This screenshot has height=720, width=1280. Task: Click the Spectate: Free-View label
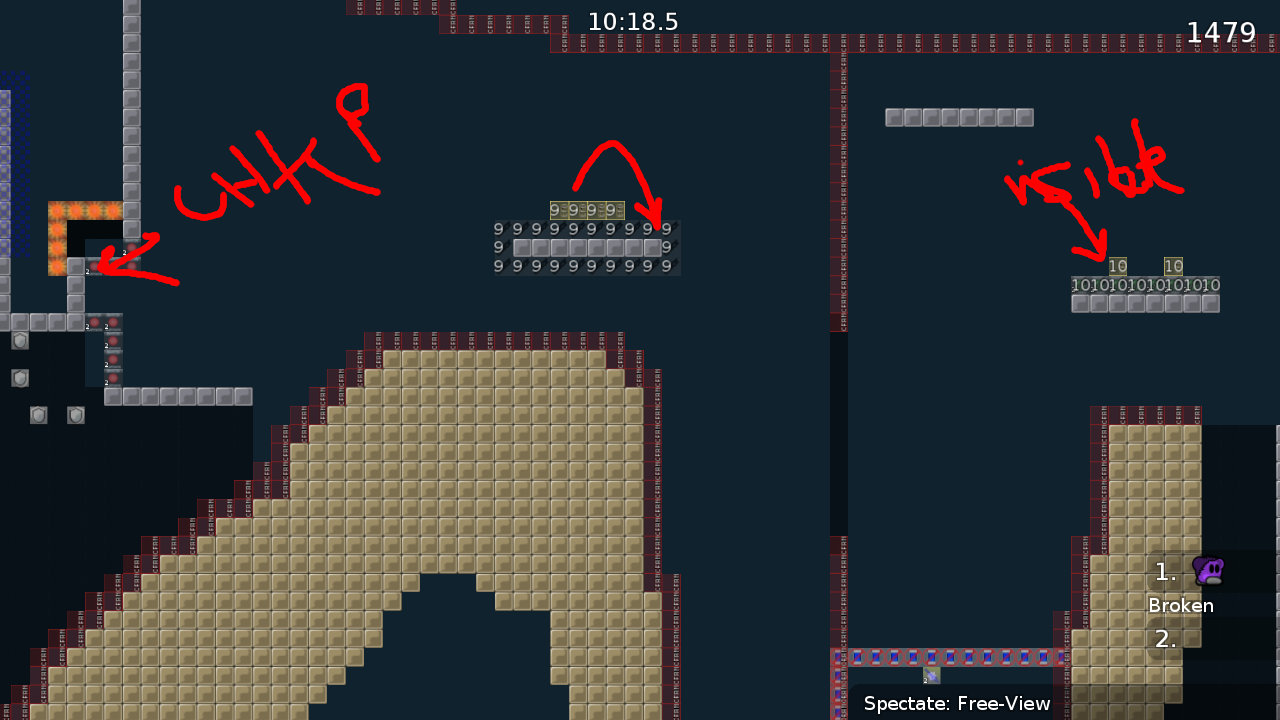point(955,703)
